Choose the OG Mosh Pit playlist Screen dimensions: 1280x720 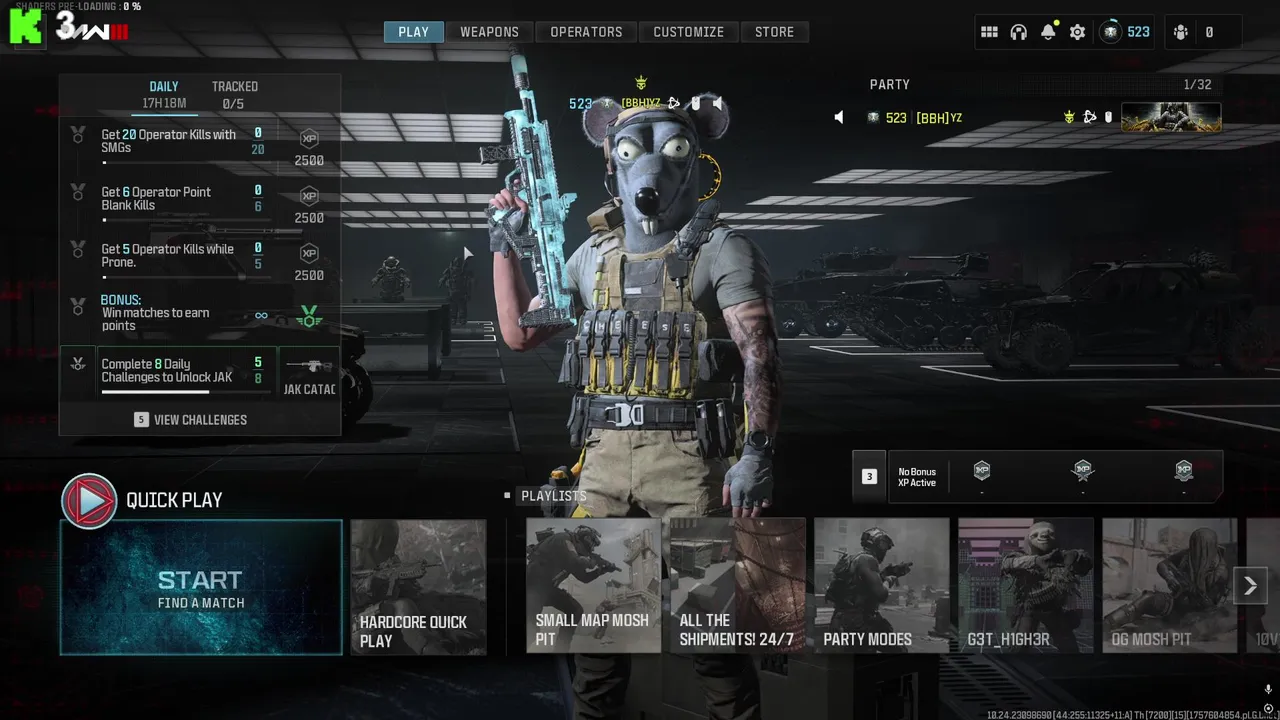click(1169, 586)
